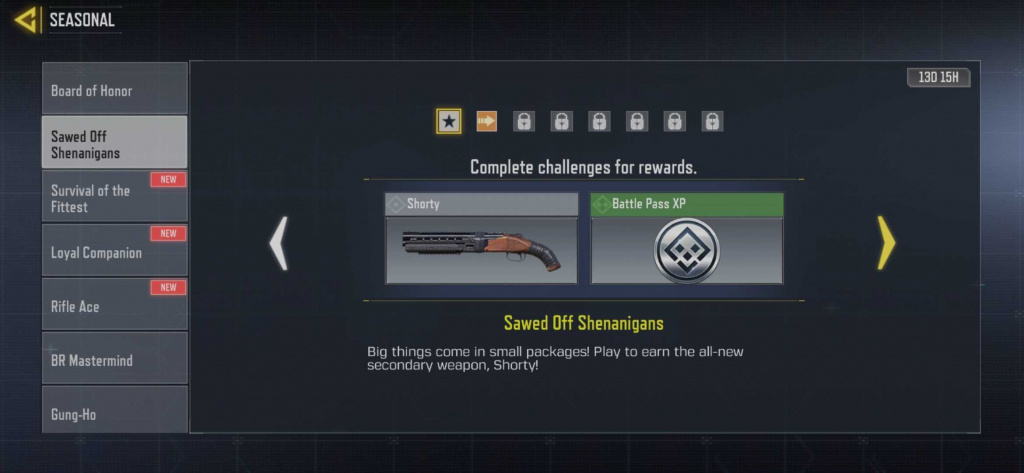Select the Battle Pass XP reward
This screenshot has width=1024, height=473.
(x=687, y=239)
